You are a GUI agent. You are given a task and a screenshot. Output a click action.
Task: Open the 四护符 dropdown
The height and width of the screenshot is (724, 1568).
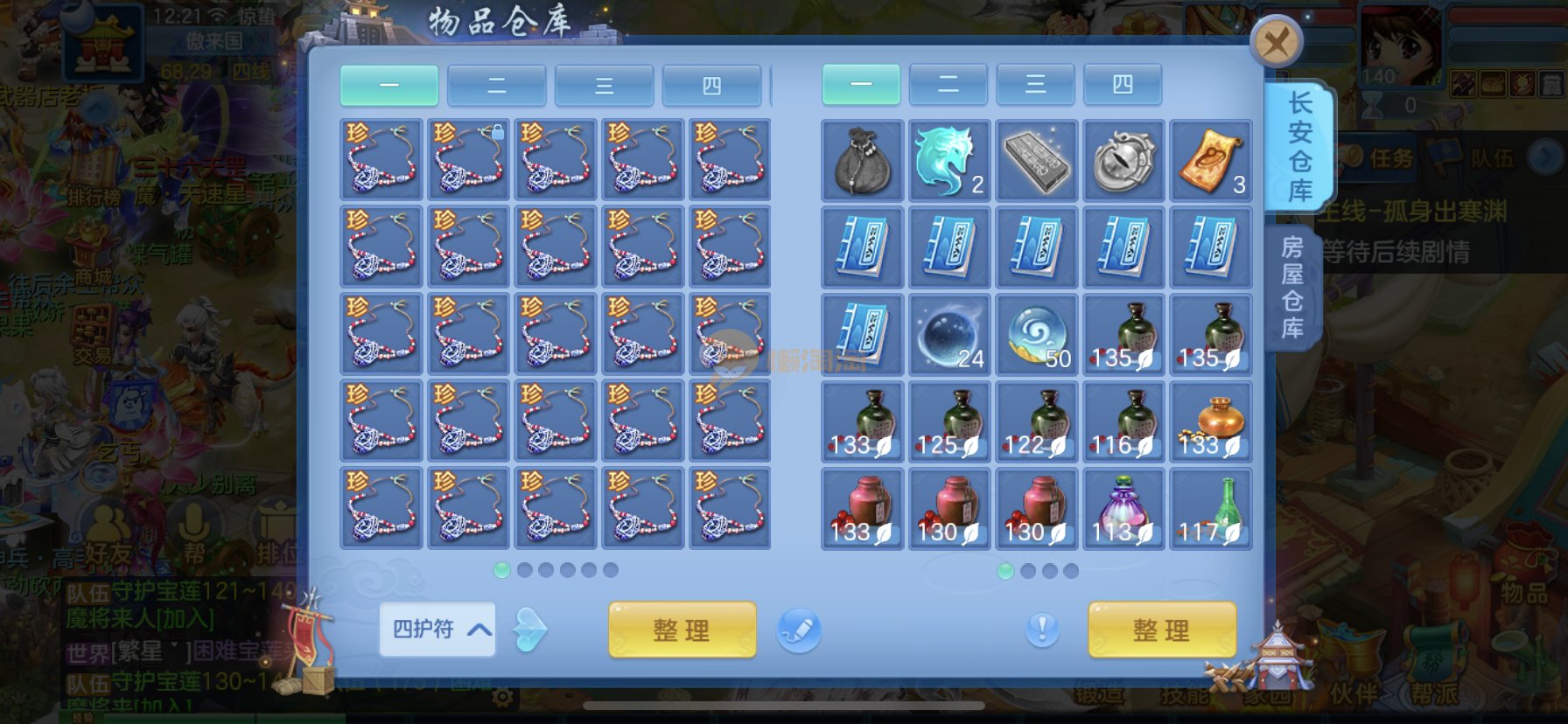(437, 629)
